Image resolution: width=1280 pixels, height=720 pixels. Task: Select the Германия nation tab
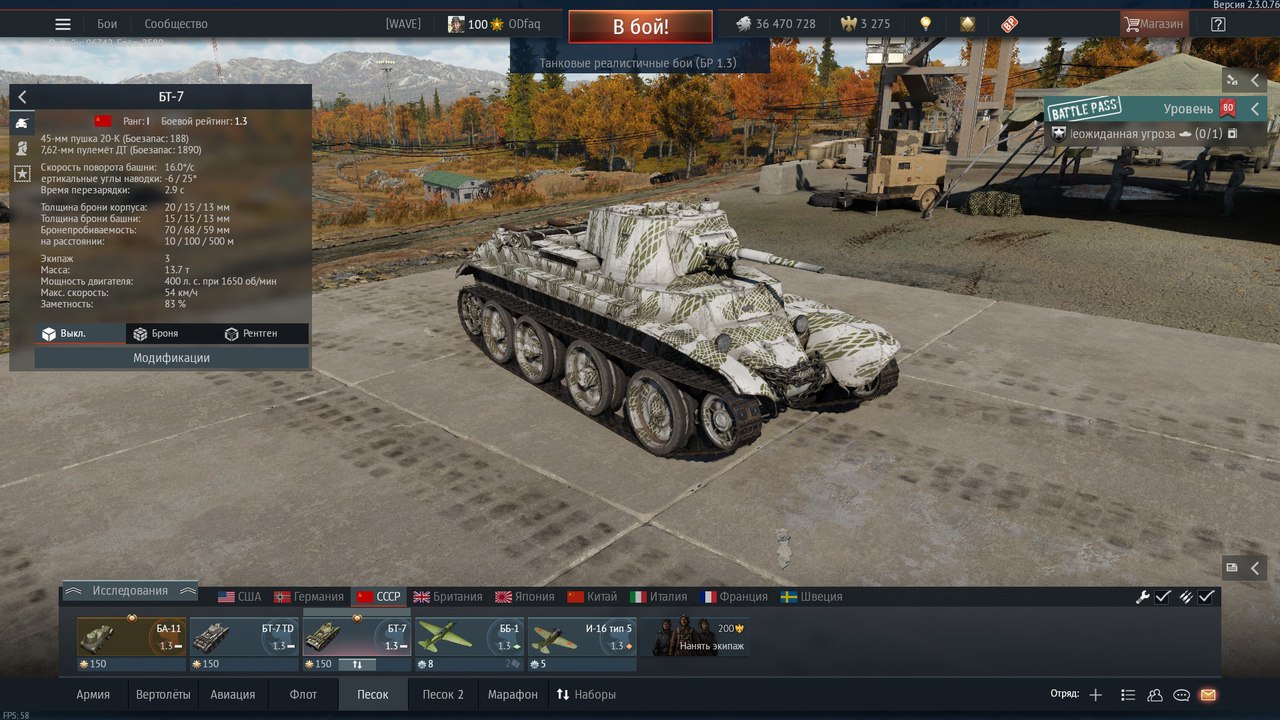coord(309,597)
